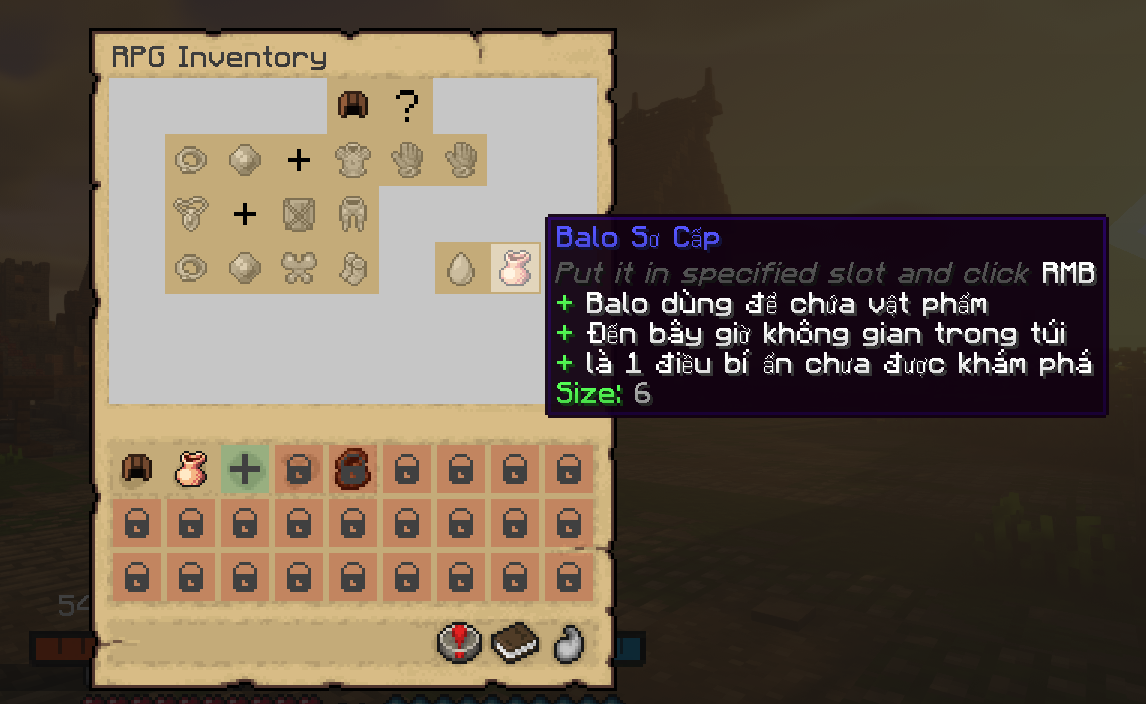Choose the crossed-bones equipment slot

tap(299, 267)
